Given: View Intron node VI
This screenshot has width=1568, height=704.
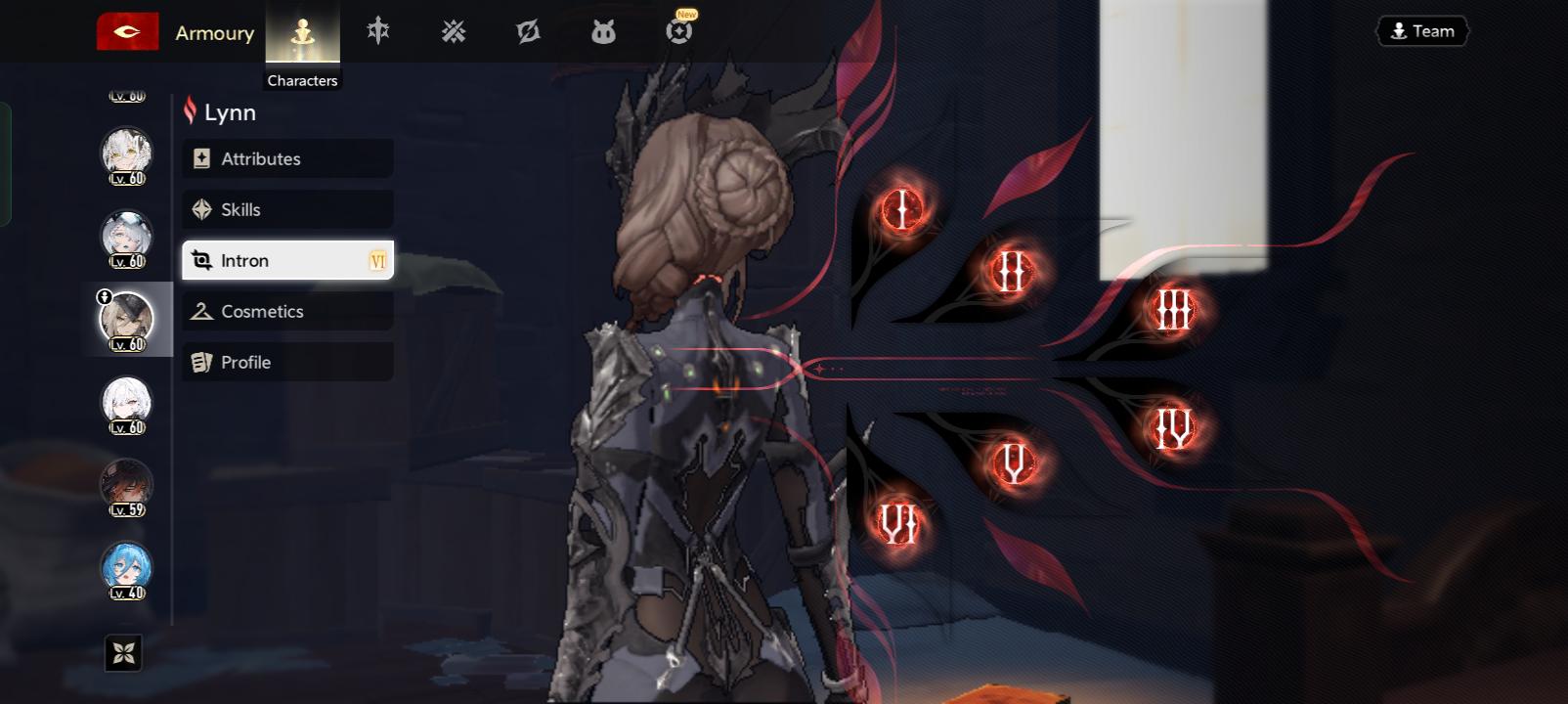Looking at the screenshot, I should click(x=897, y=521).
